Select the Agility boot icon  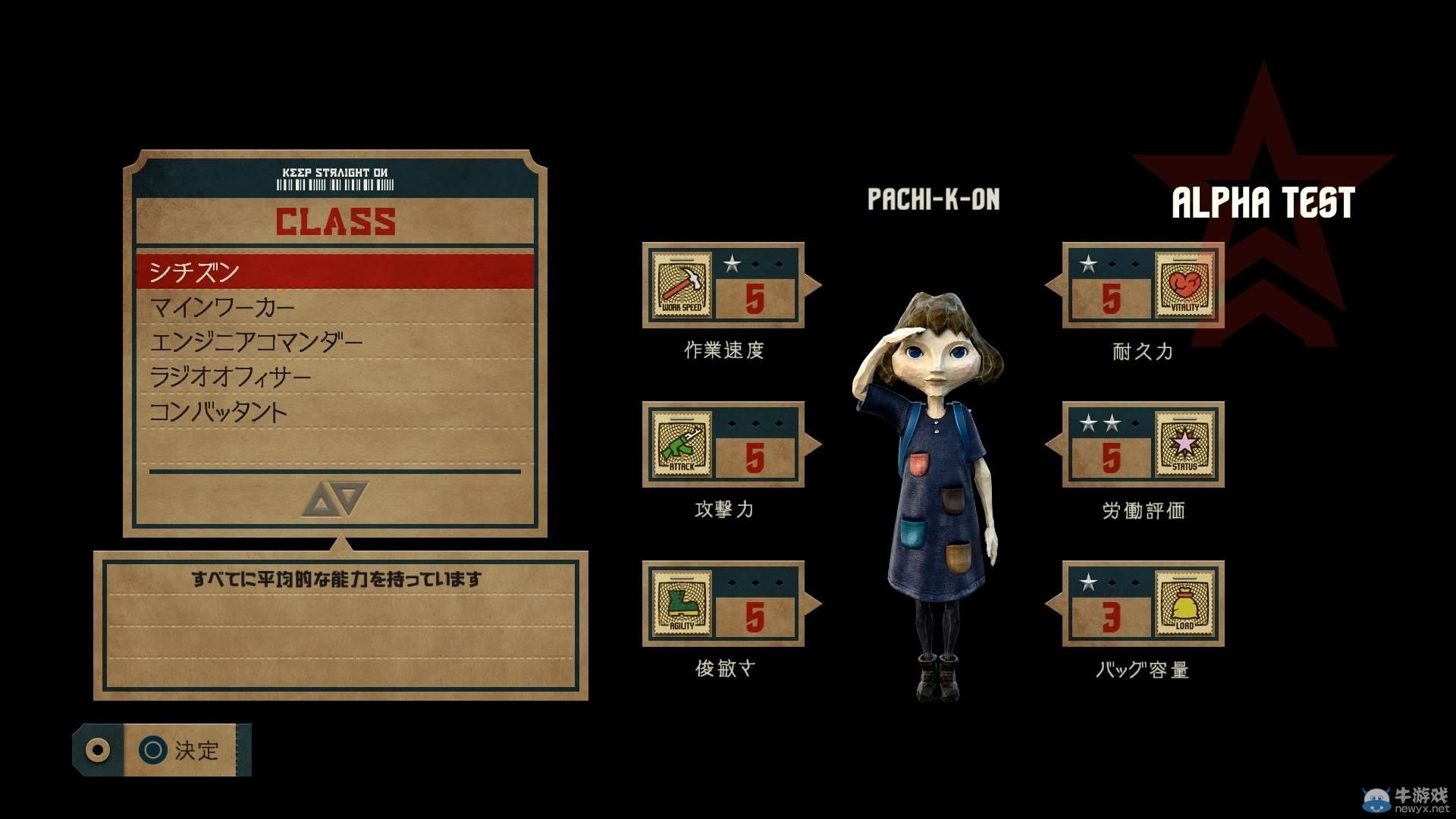point(680,604)
